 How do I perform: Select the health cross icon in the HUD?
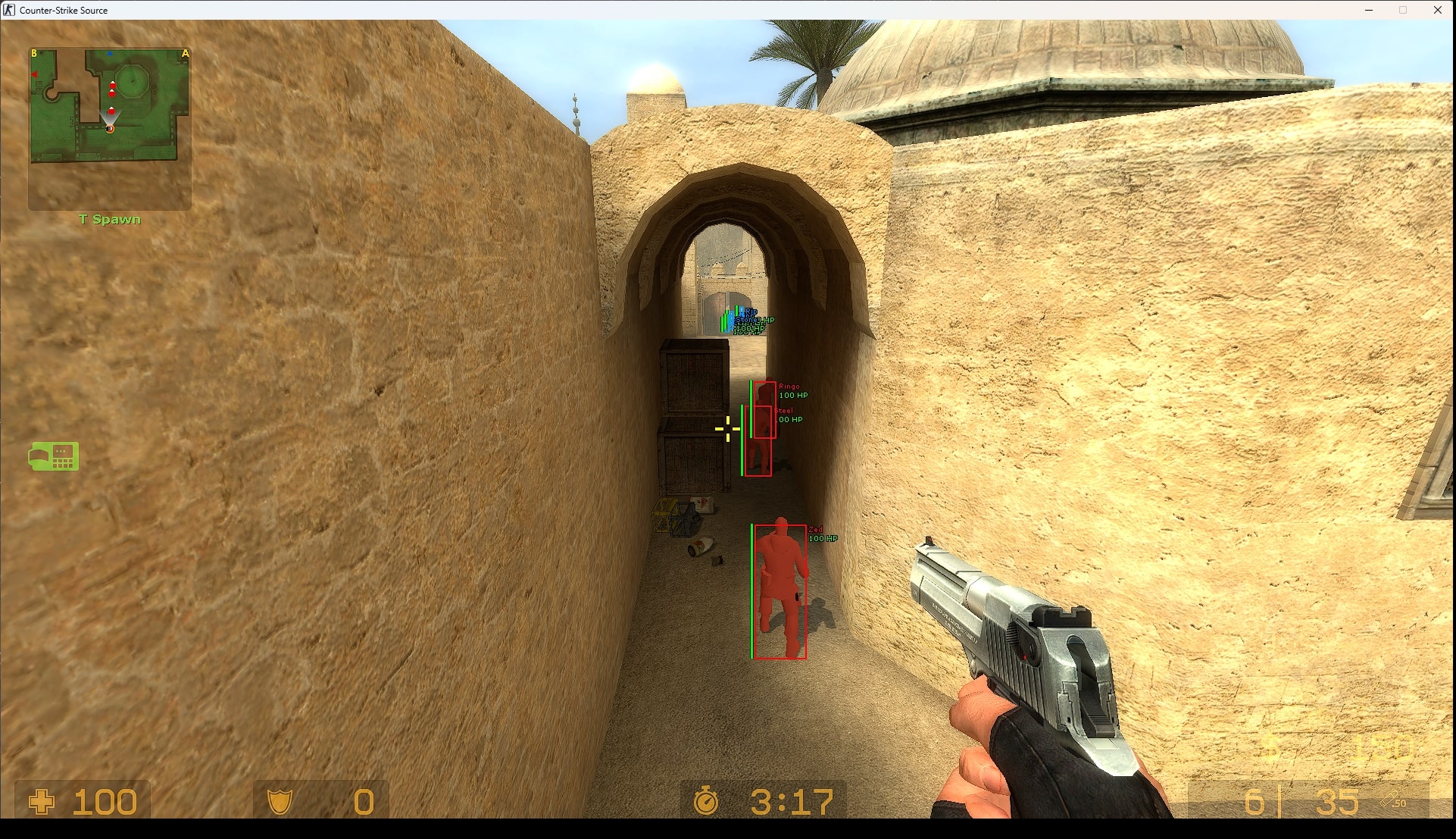(42, 801)
